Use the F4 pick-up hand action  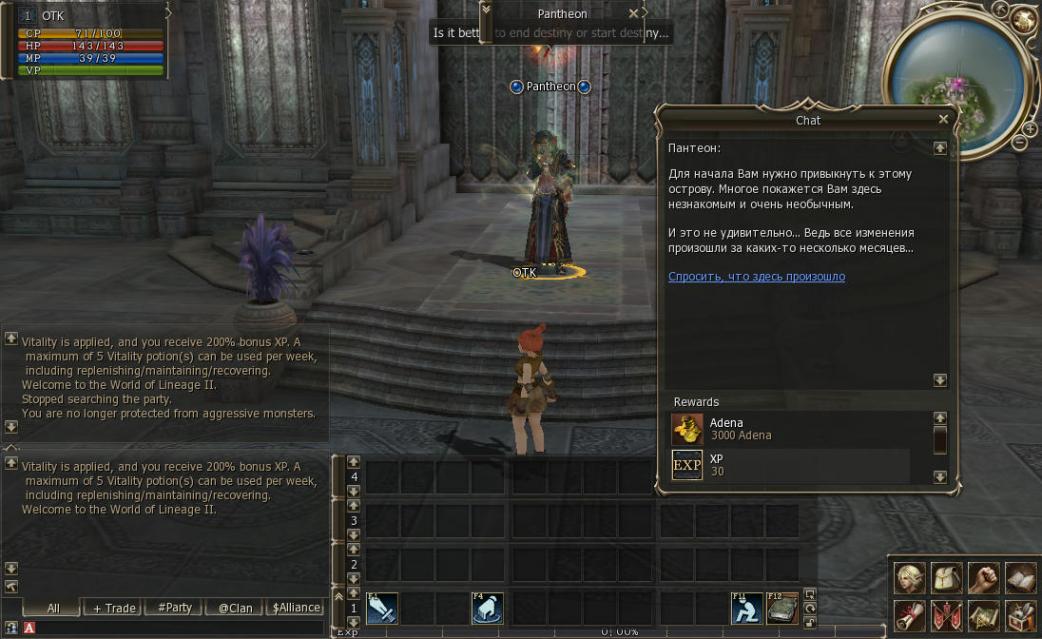point(487,609)
